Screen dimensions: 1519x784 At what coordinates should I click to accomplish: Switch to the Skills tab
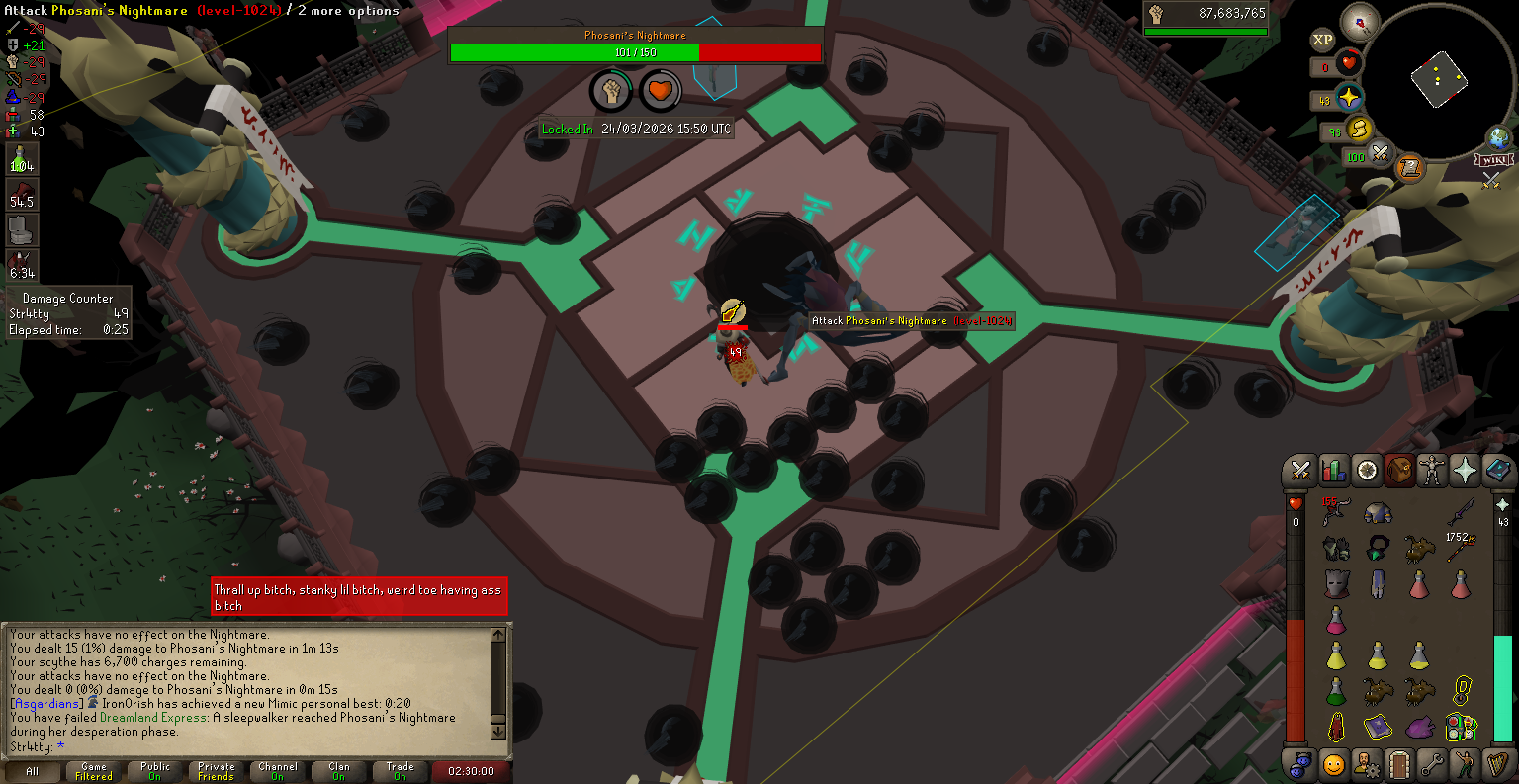(1333, 471)
